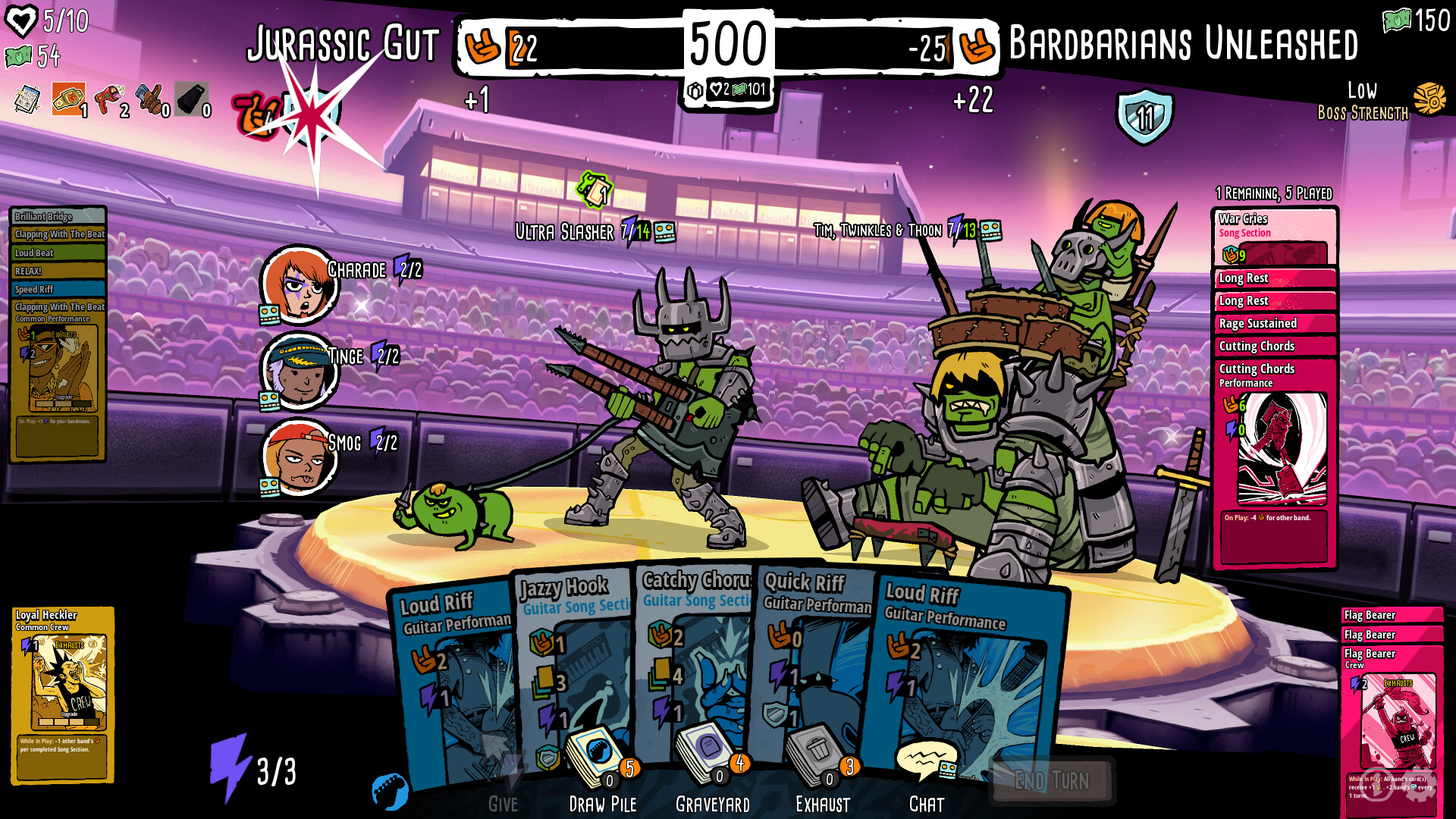Screen dimensions: 1456x819
Task: Click the leather satchel item icon
Action: tap(150, 99)
